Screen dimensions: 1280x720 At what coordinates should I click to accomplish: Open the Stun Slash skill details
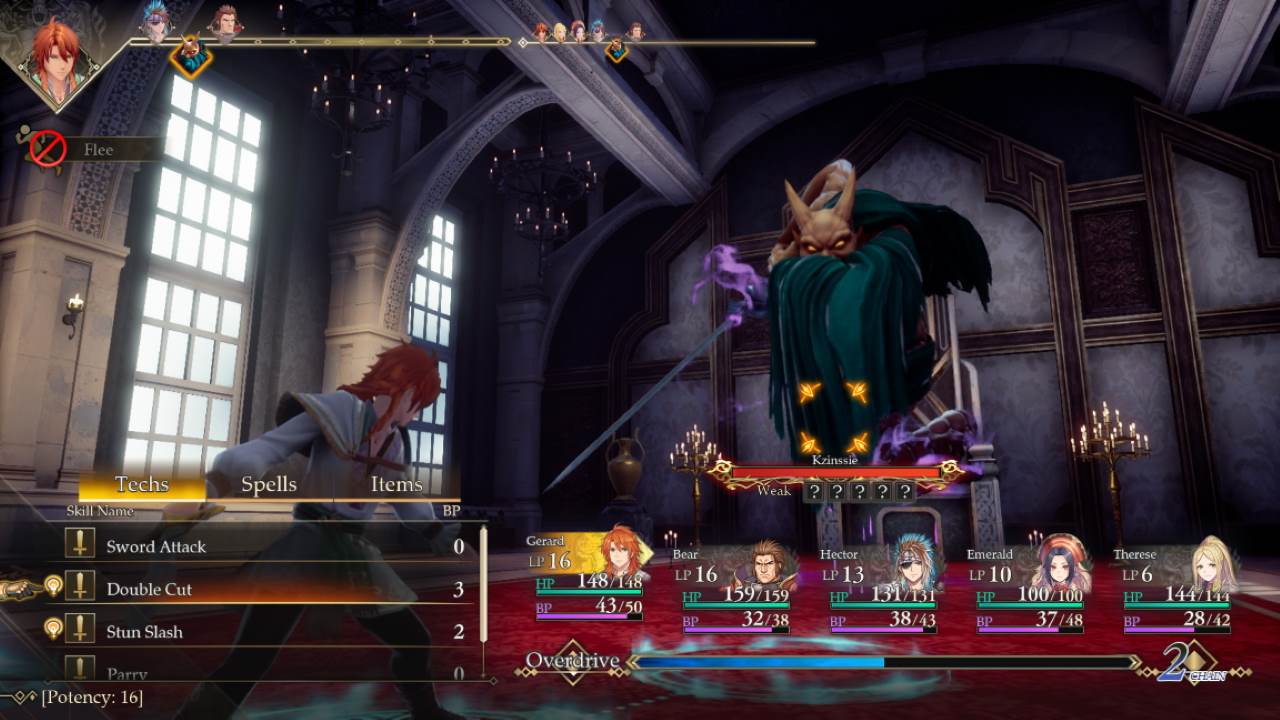145,631
